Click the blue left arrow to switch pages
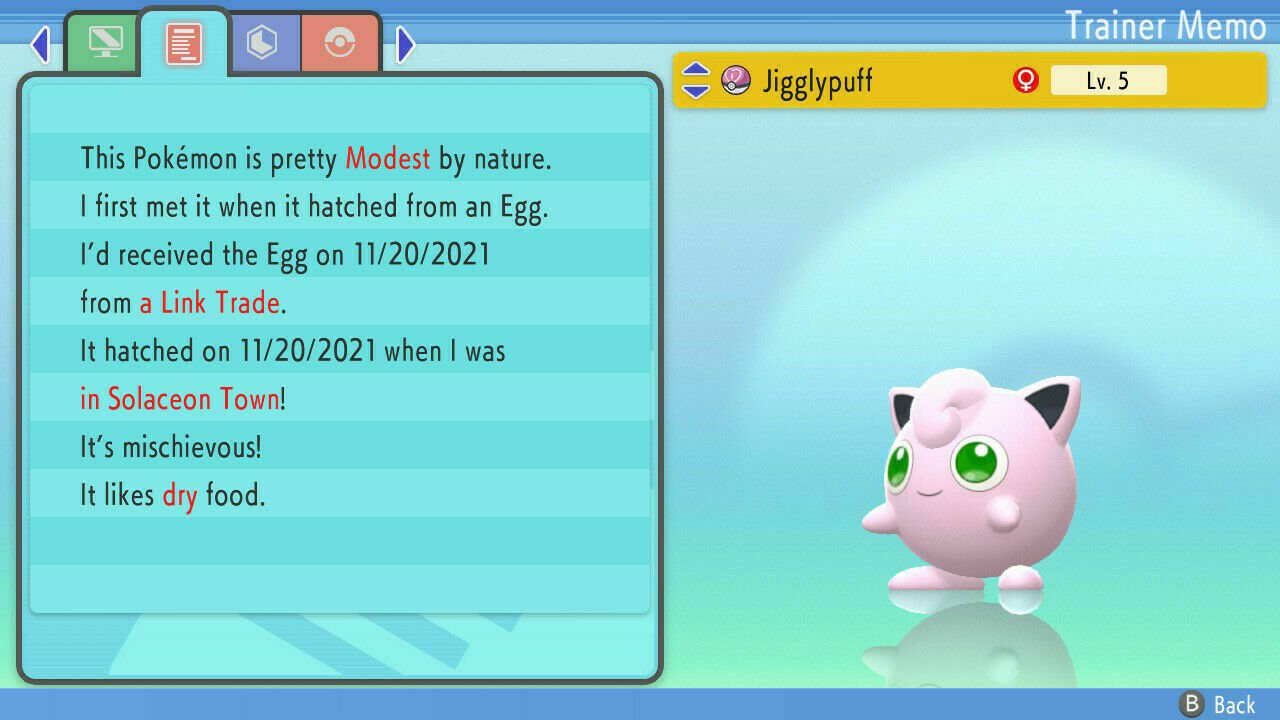This screenshot has width=1280, height=720. 40,44
